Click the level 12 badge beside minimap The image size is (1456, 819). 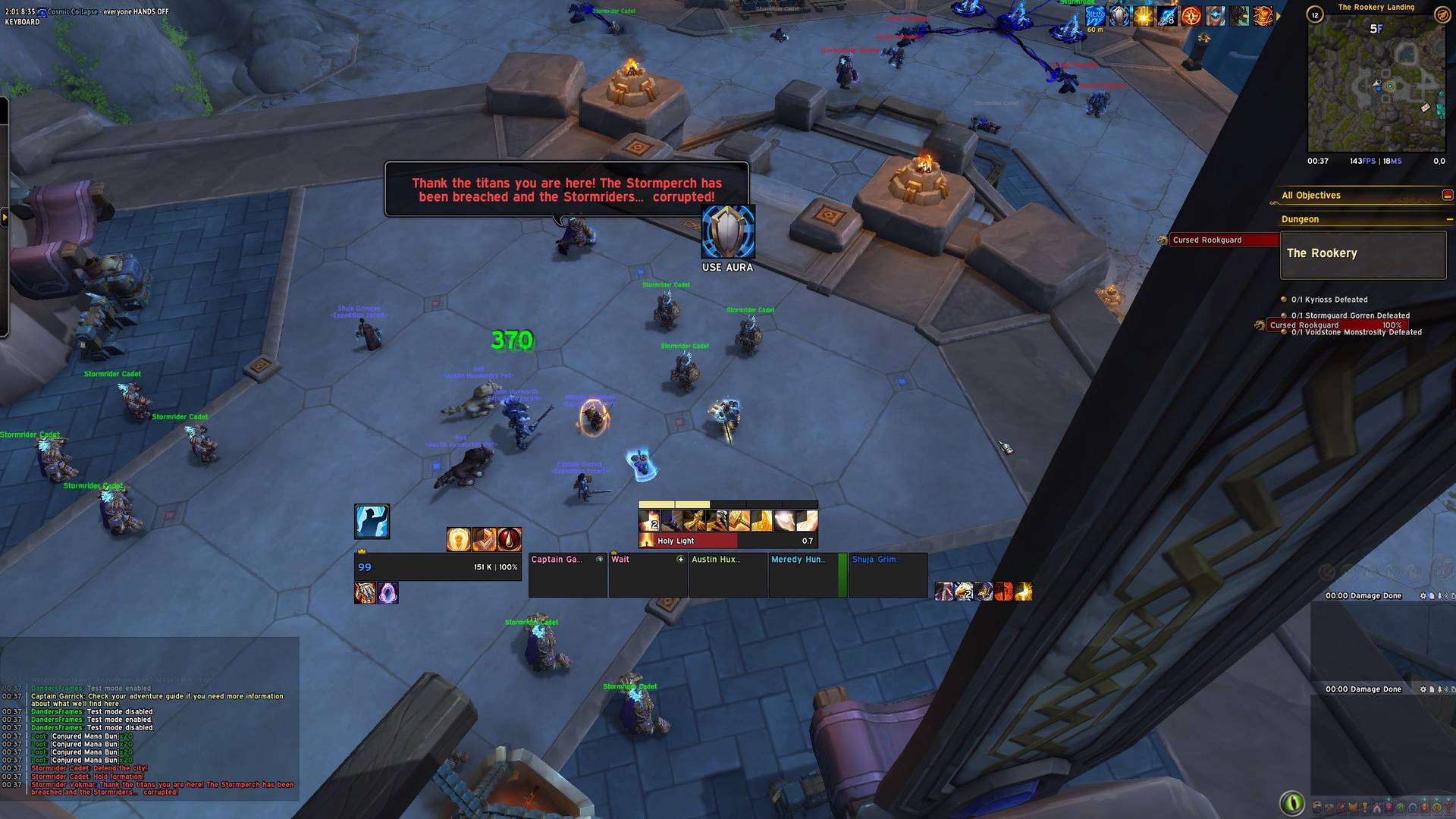tap(1315, 14)
